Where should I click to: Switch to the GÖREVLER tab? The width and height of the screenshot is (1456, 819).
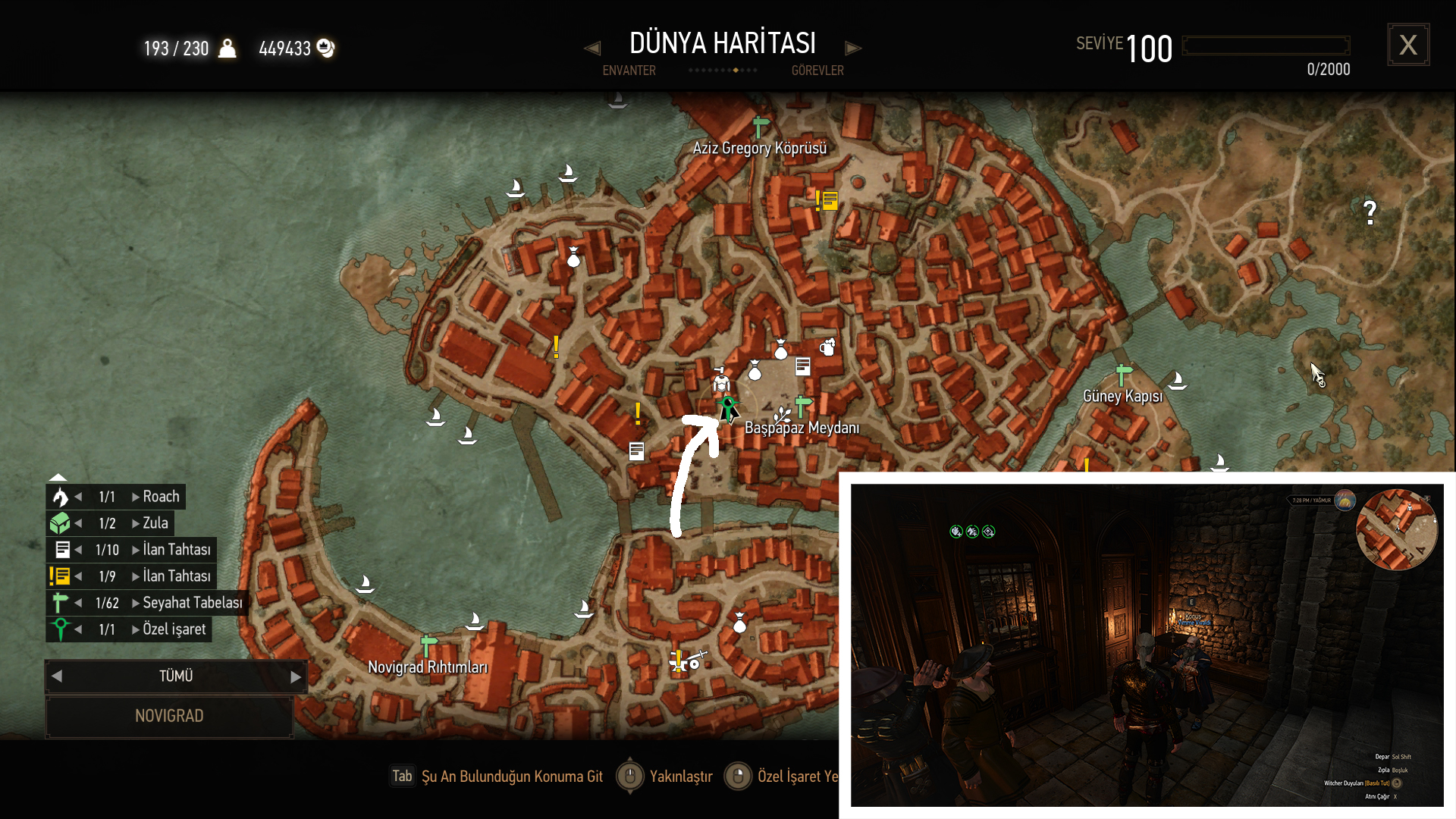tap(817, 71)
